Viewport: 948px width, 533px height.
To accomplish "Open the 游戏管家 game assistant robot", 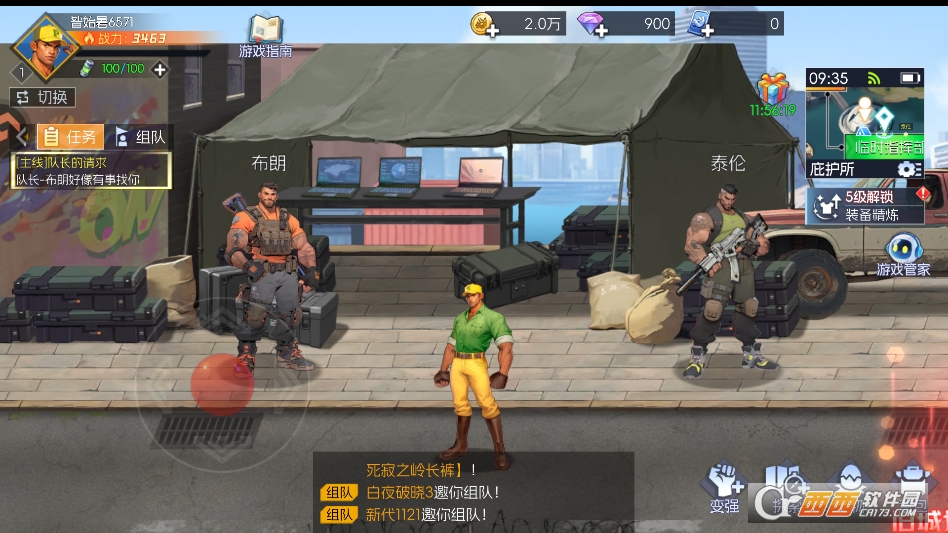I will [903, 254].
